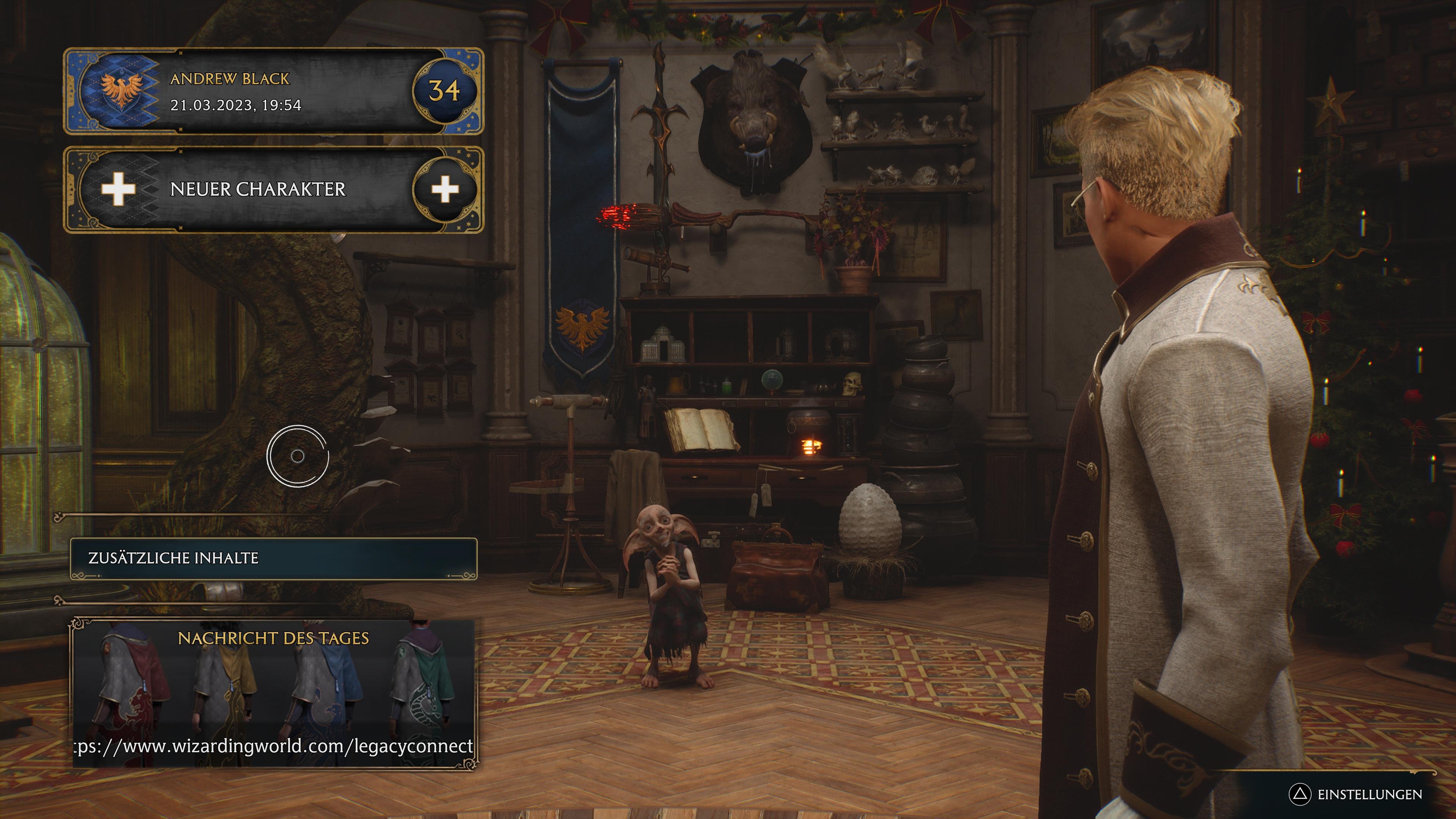The width and height of the screenshot is (1456, 819).
Task: Open the Nachricht des Tages panel
Action: 273,638
